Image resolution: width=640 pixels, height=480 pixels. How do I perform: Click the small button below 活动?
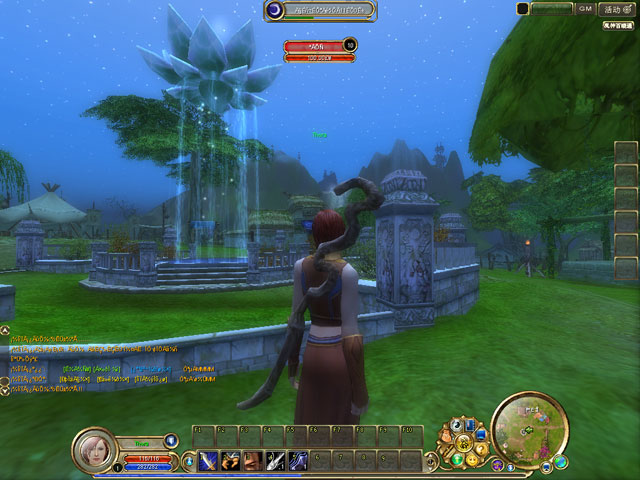tap(619, 24)
